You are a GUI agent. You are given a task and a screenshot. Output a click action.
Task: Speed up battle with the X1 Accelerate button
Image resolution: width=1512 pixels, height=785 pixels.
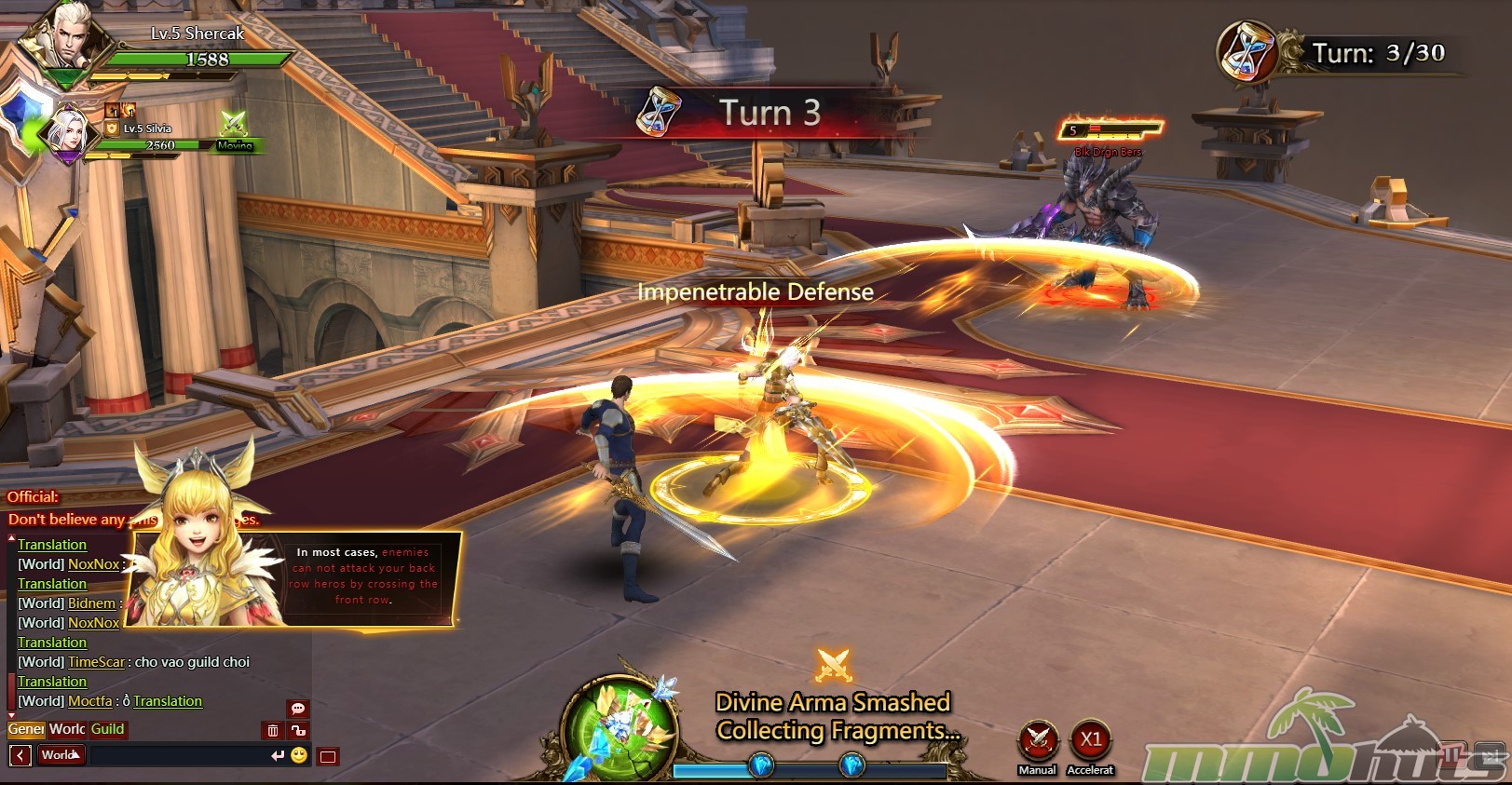click(1090, 741)
